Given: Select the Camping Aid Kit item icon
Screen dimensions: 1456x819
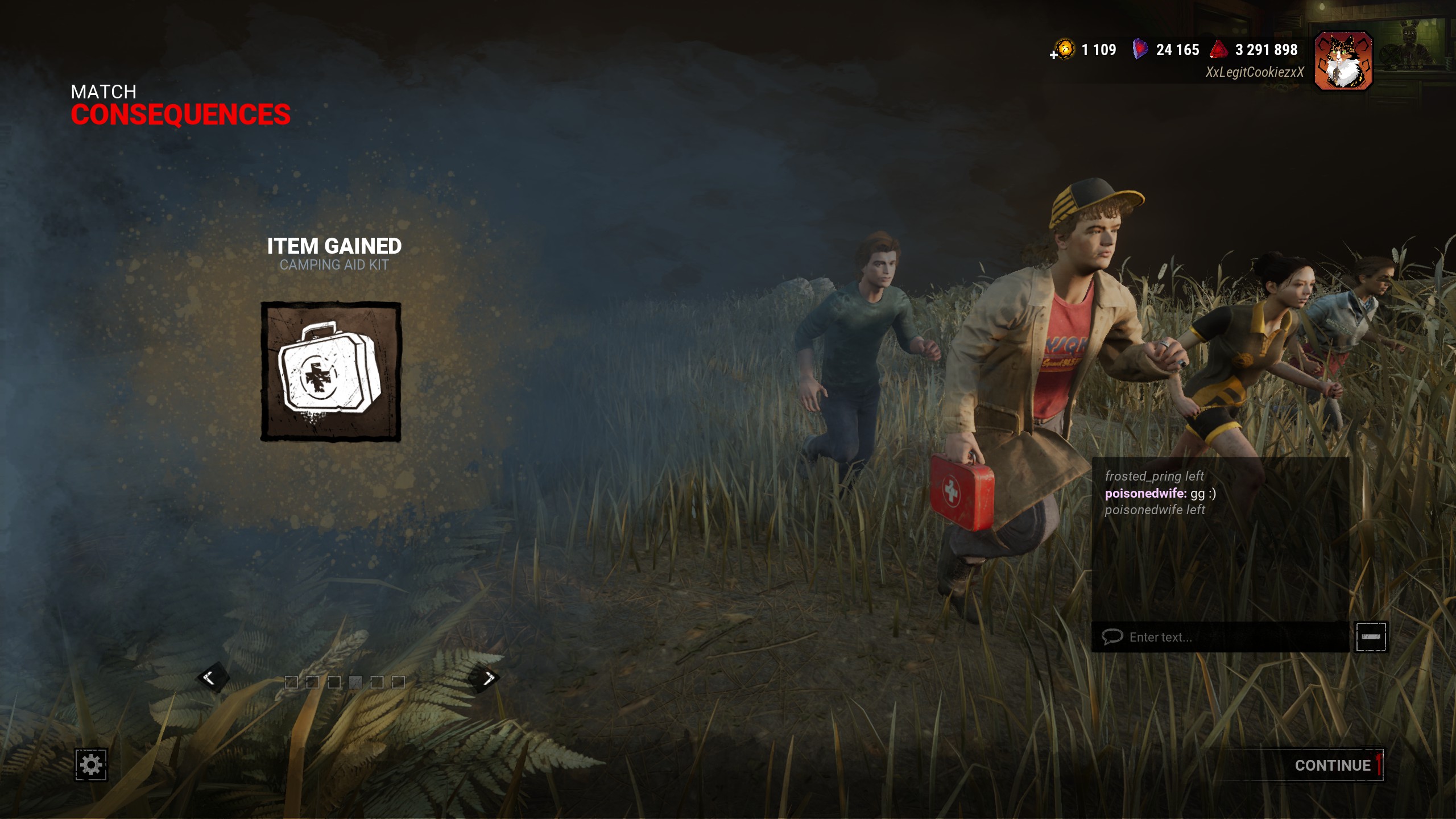Looking at the screenshot, I should (331, 372).
